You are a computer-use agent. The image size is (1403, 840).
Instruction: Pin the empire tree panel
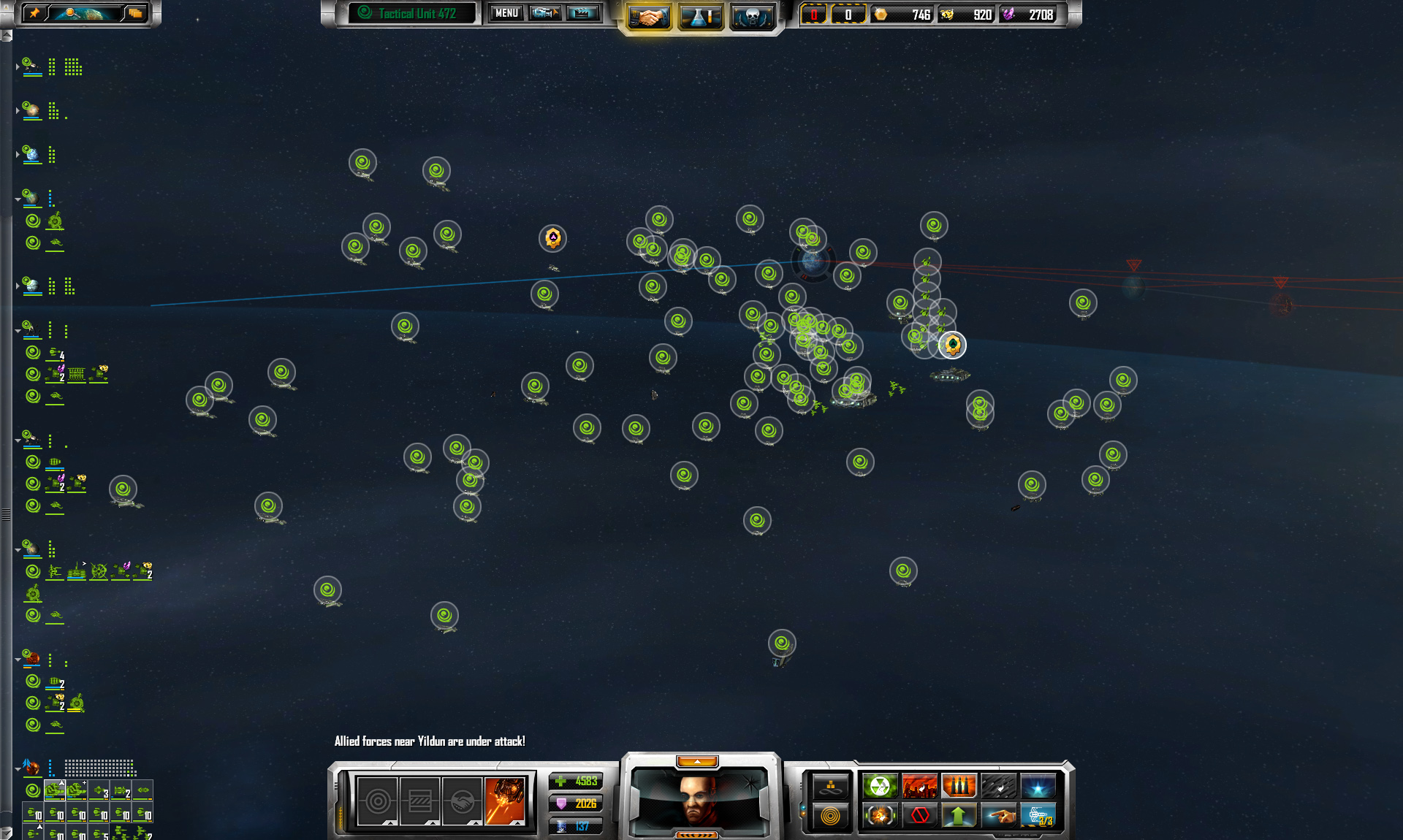[34, 13]
